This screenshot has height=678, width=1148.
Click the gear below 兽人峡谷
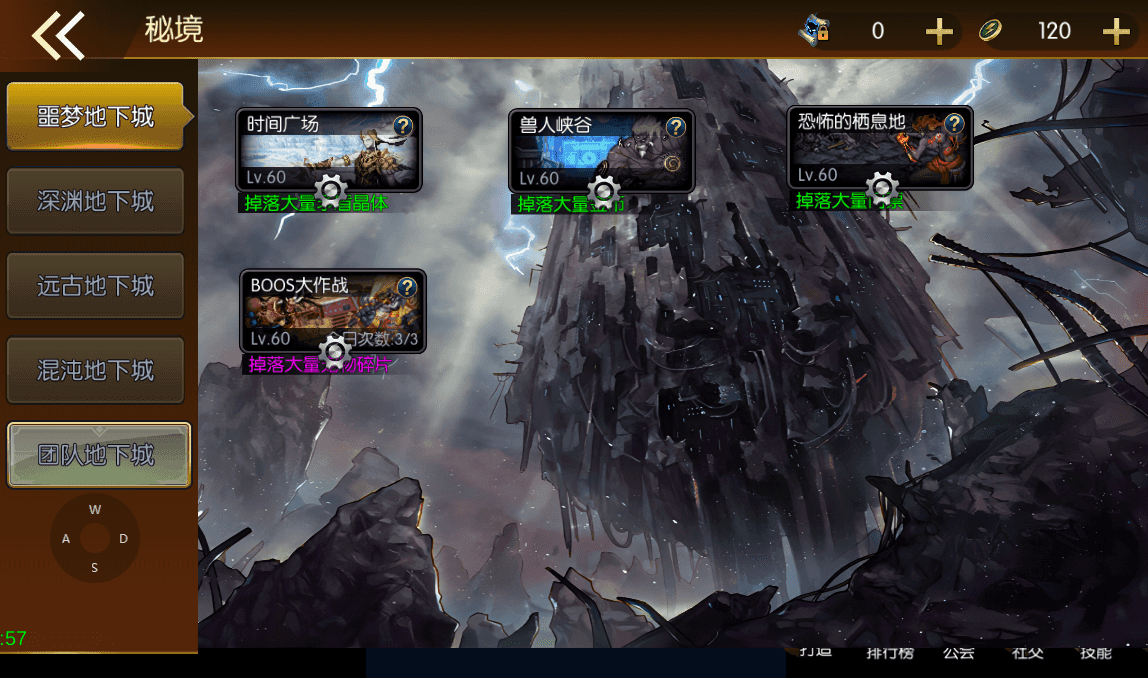pyautogui.click(x=604, y=191)
